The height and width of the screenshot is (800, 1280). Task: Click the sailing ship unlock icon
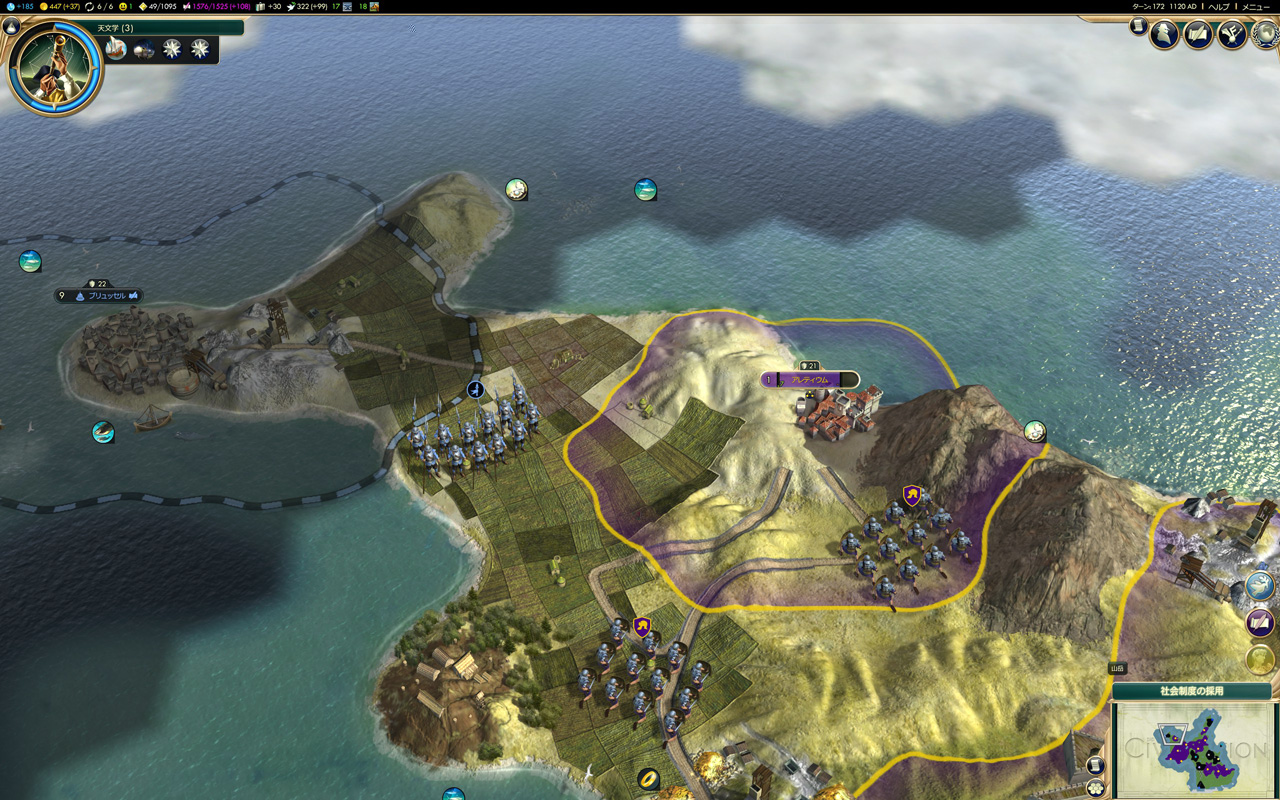117,49
